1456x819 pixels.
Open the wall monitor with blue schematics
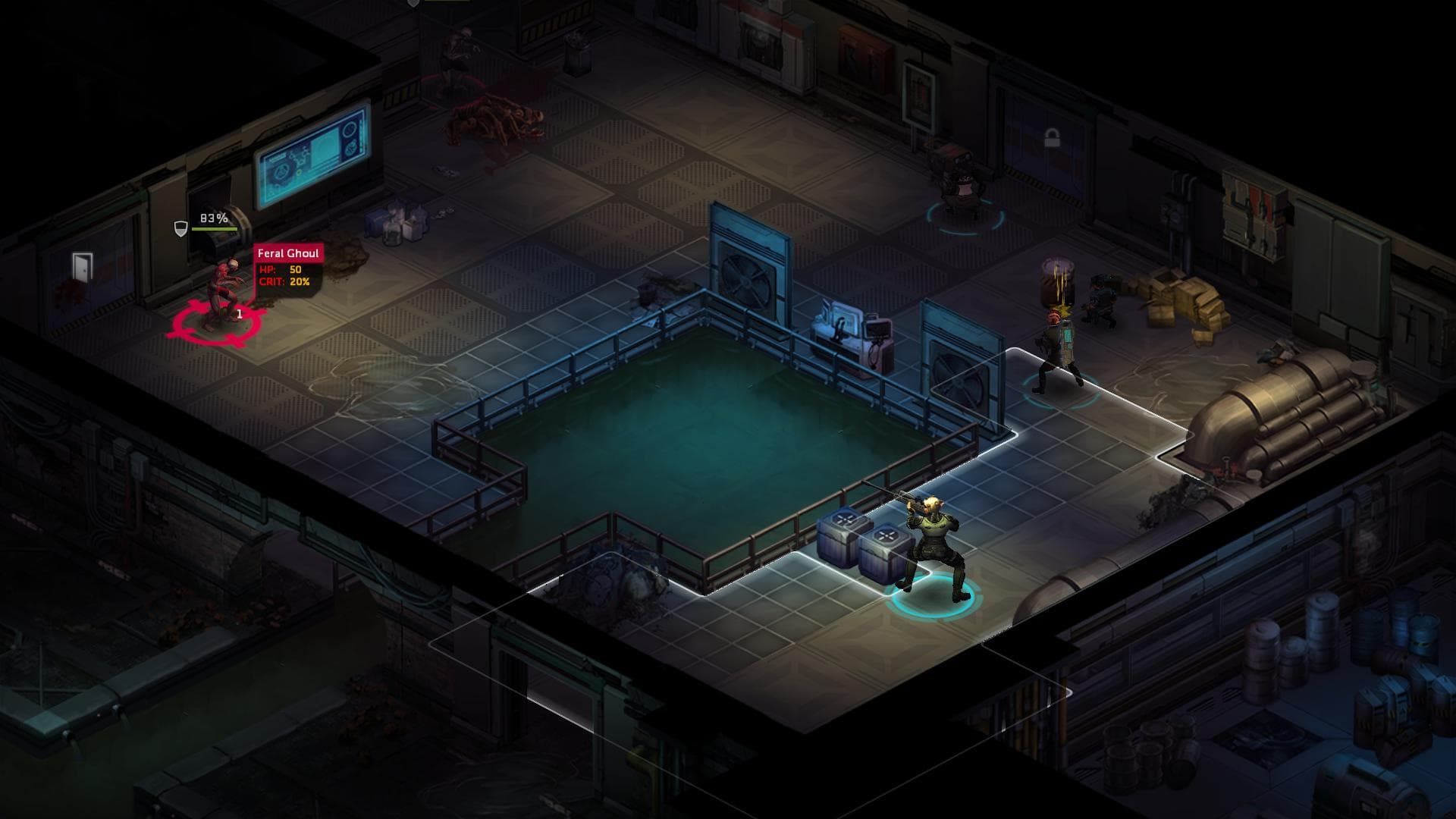(311, 159)
